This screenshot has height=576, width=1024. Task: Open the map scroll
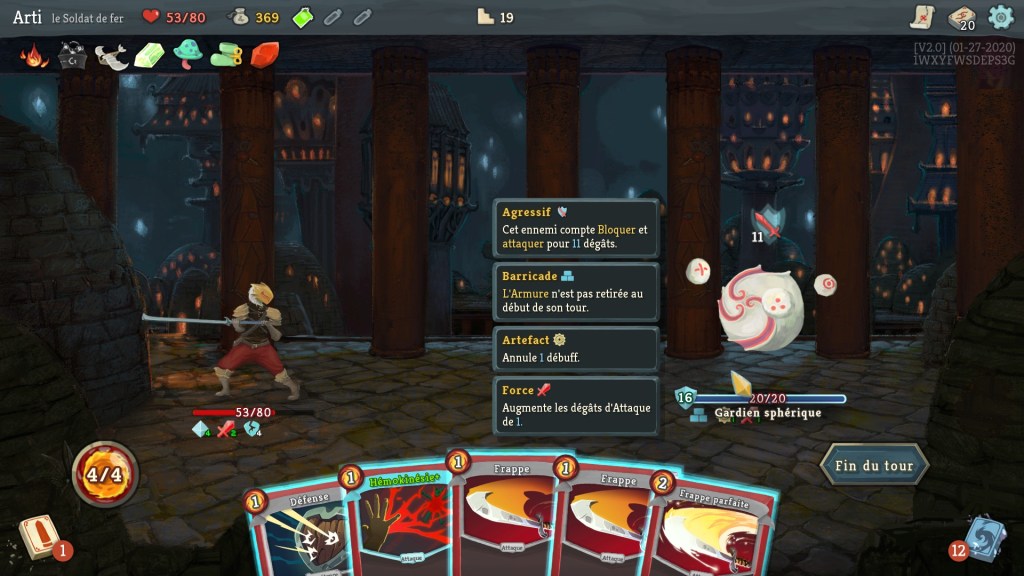click(x=922, y=17)
